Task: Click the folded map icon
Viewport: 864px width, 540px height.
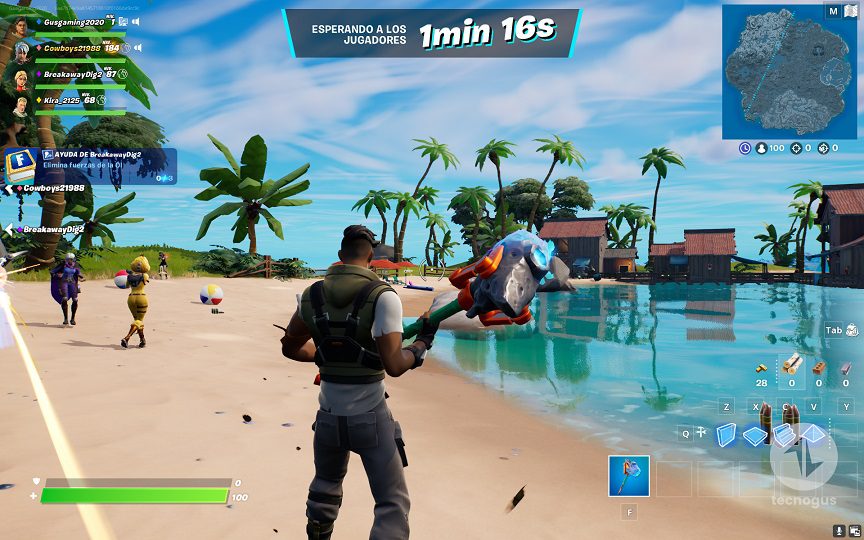Action: 851,11
